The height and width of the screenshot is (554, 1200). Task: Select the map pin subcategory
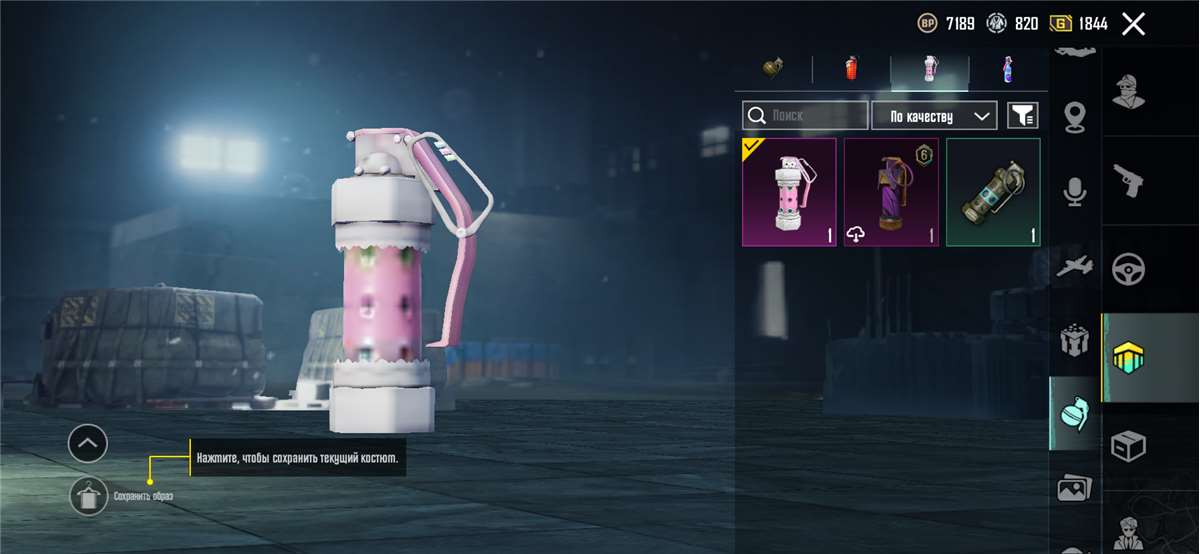pyautogui.click(x=1075, y=115)
